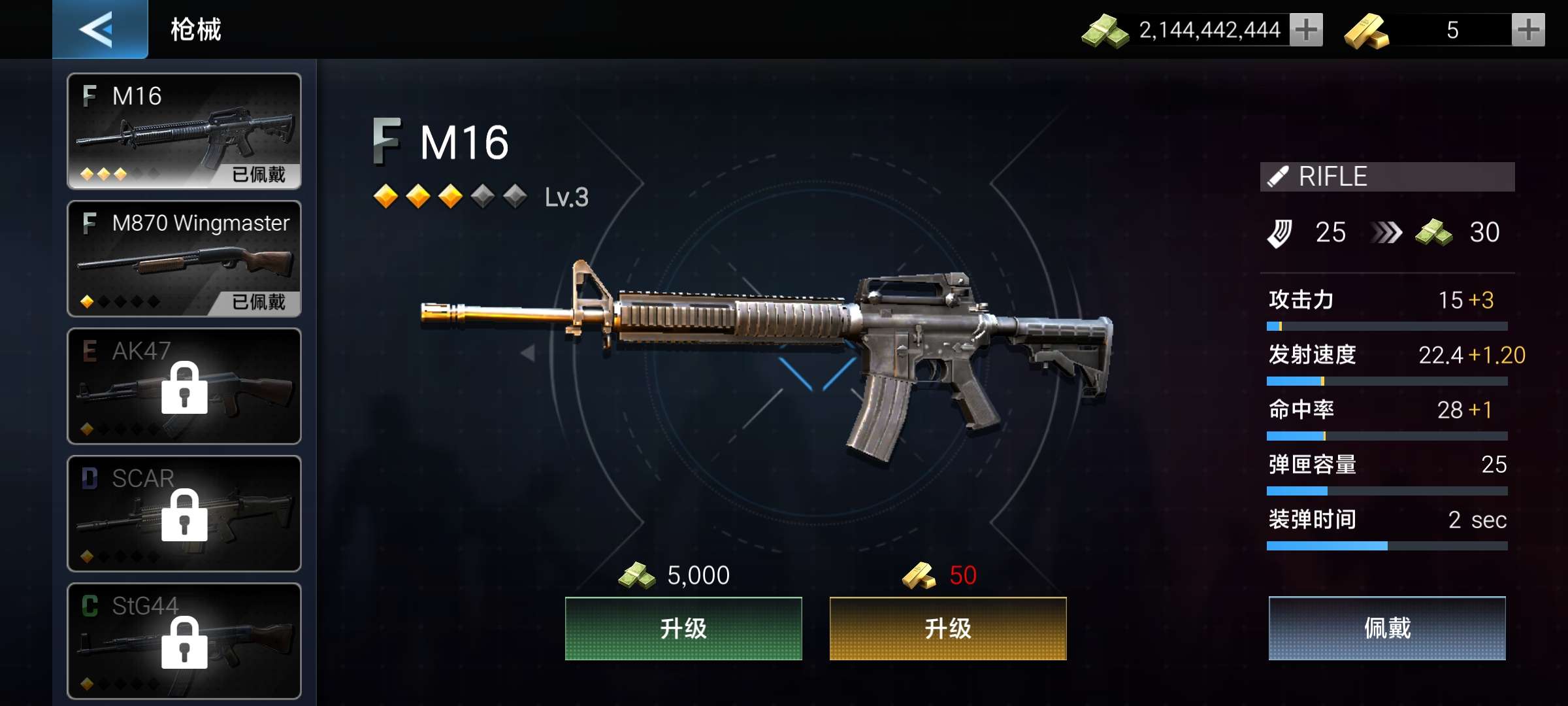Viewport: 1568px width, 706px height.
Task: Go back using the arrow button
Action: (x=99, y=29)
